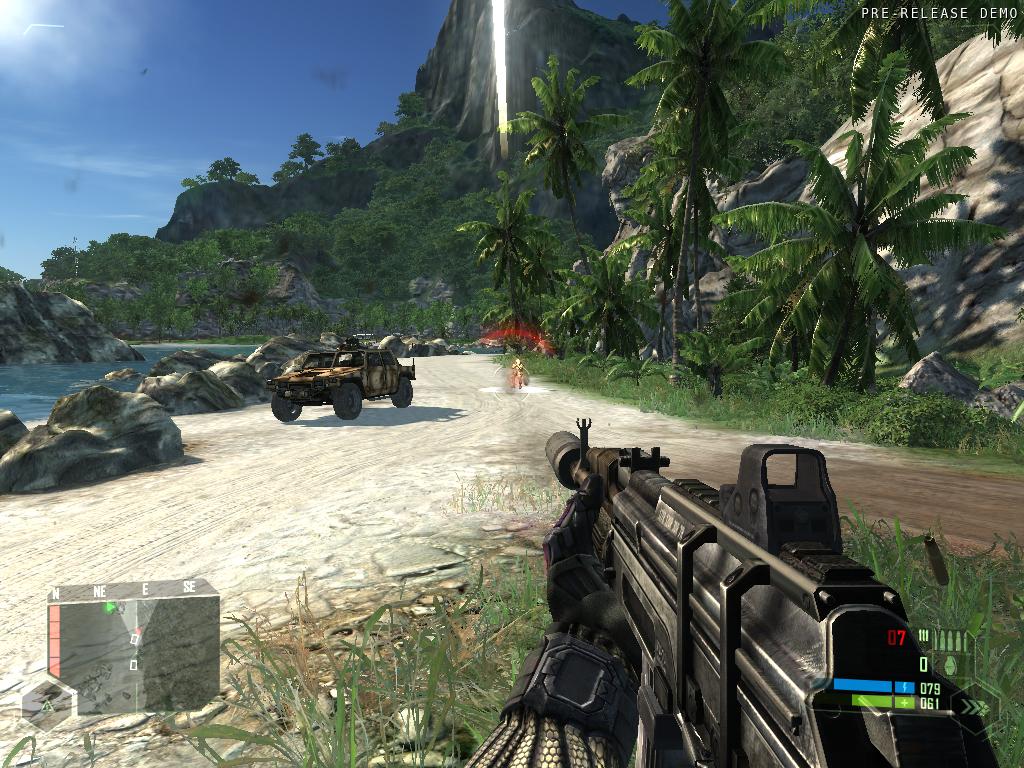This screenshot has width=1024, height=768.
Task: Click the hexagonal triangle icon beside the minimap
Action: tap(46, 707)
